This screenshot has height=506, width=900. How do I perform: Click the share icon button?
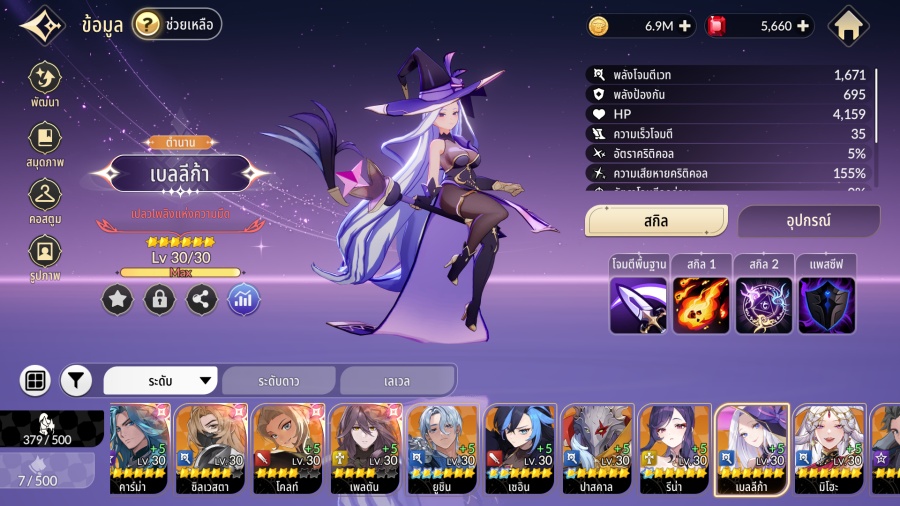pyautogui.click(x=202, y=299)
